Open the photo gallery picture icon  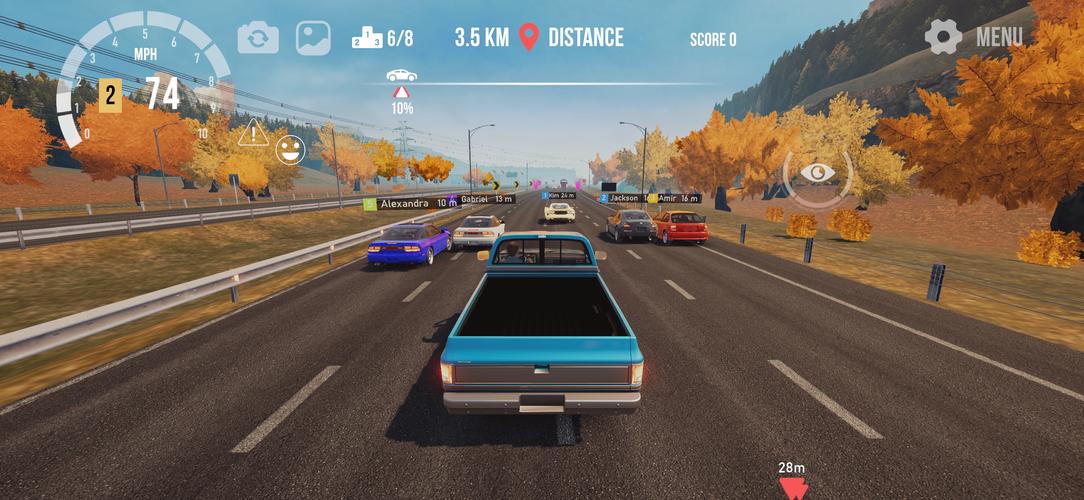pos(313,38)
